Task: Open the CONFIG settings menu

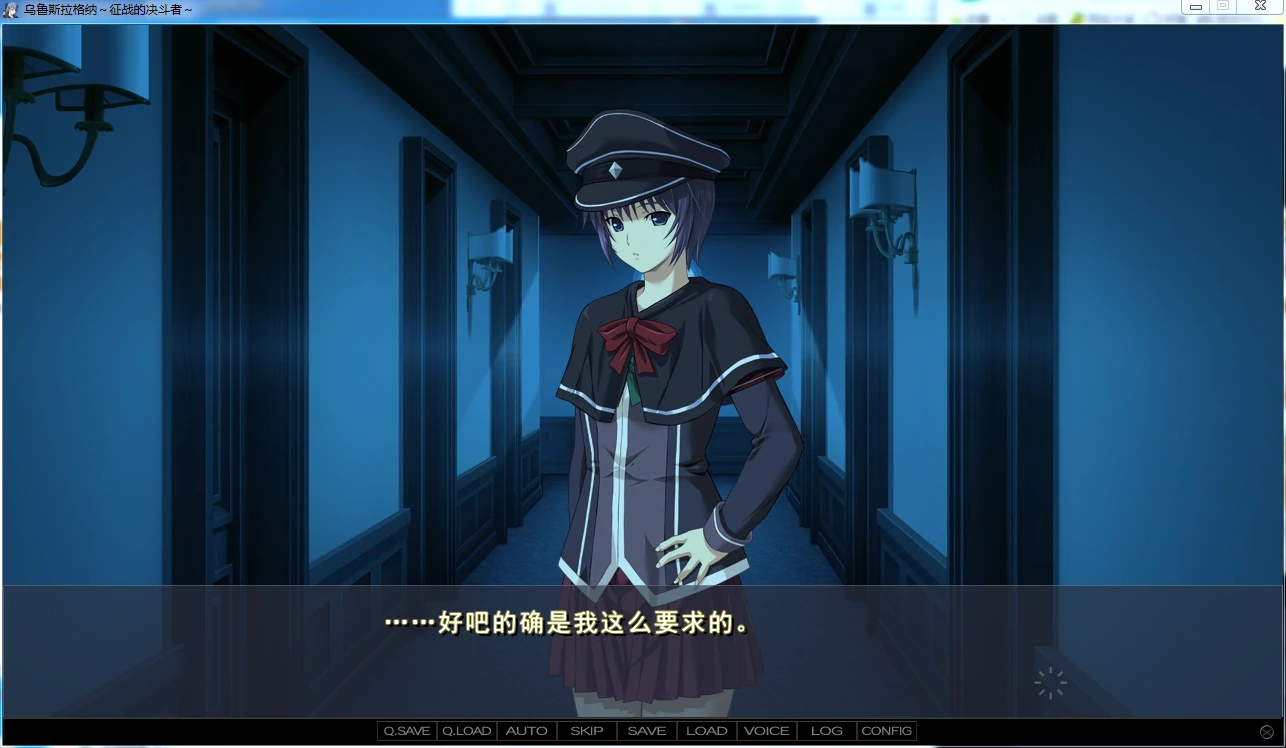Action: point(886,730)
